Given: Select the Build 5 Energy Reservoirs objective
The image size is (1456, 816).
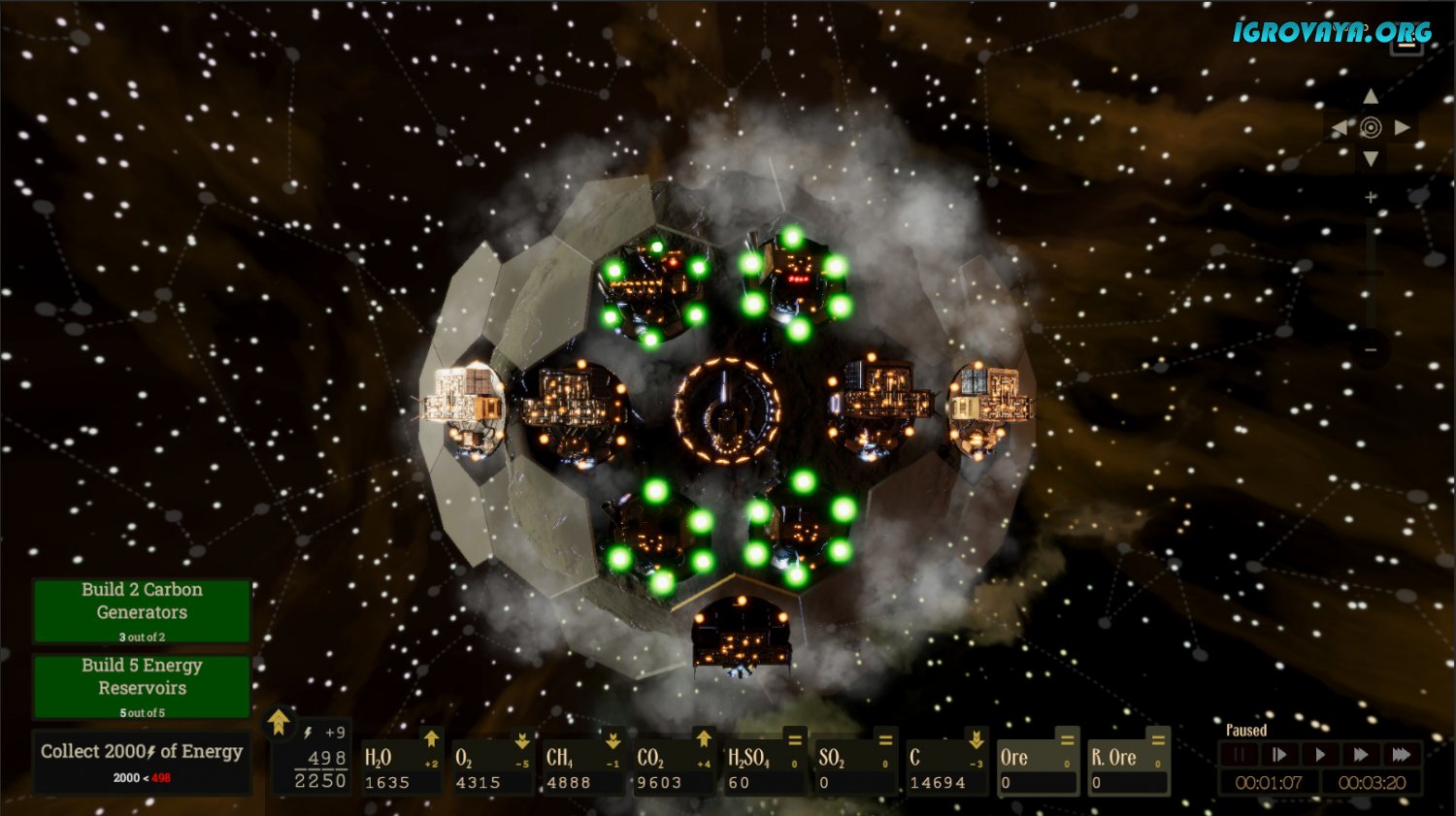Looking at the screenshot, I should [x=142, y=687].
